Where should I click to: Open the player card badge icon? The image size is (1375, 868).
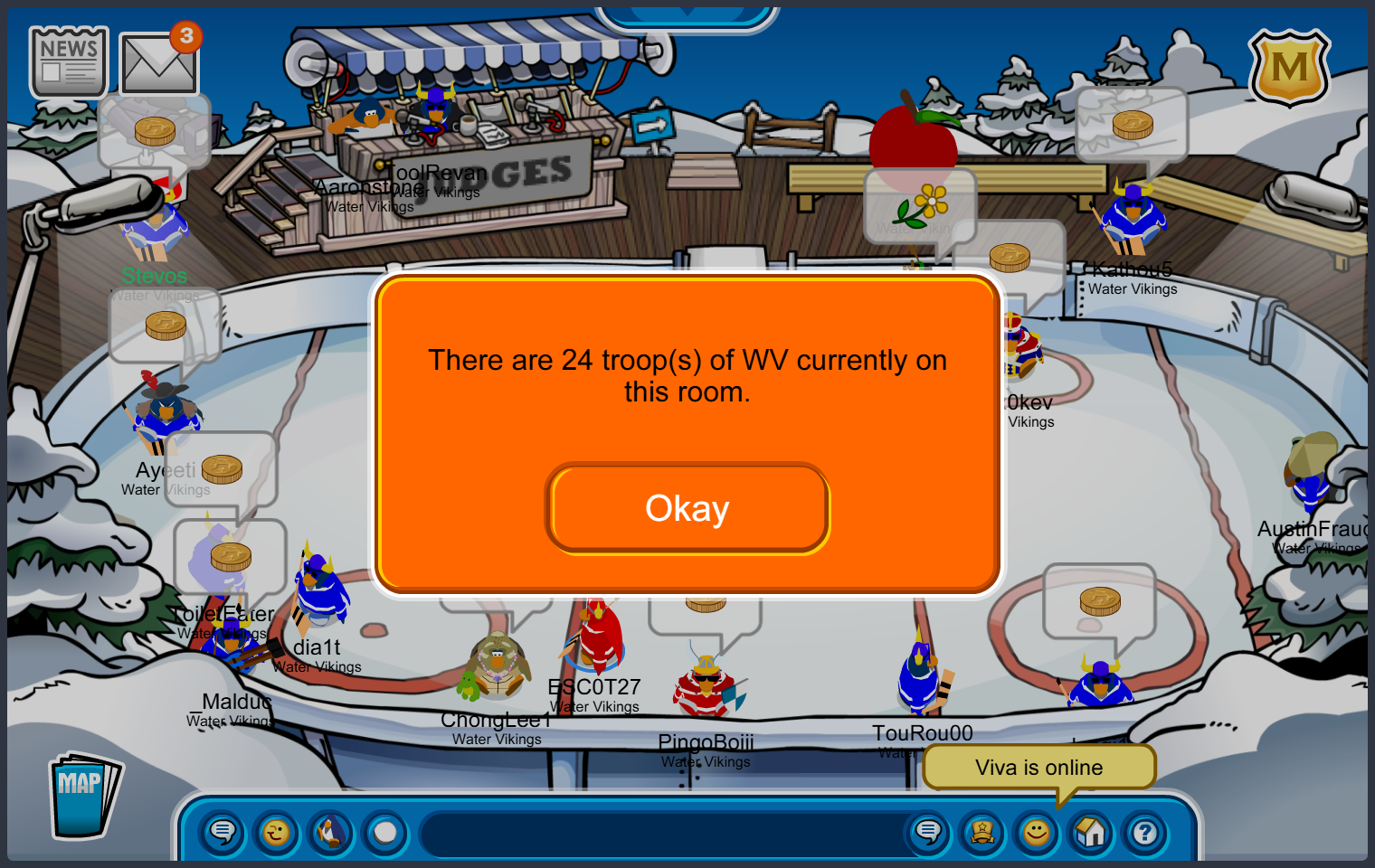point(982,832)
